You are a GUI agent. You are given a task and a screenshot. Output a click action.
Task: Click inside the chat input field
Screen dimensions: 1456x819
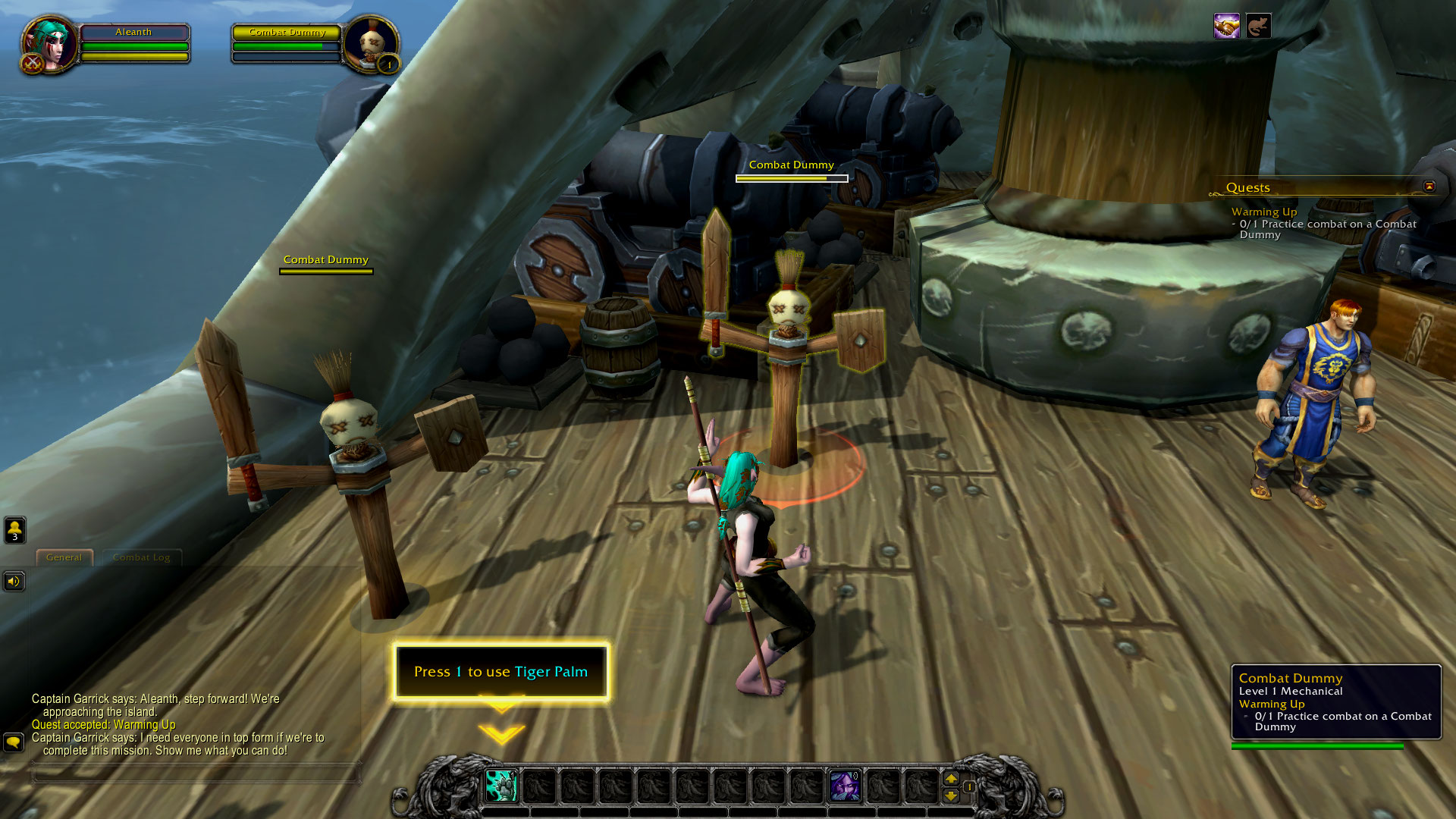[197, 773]
